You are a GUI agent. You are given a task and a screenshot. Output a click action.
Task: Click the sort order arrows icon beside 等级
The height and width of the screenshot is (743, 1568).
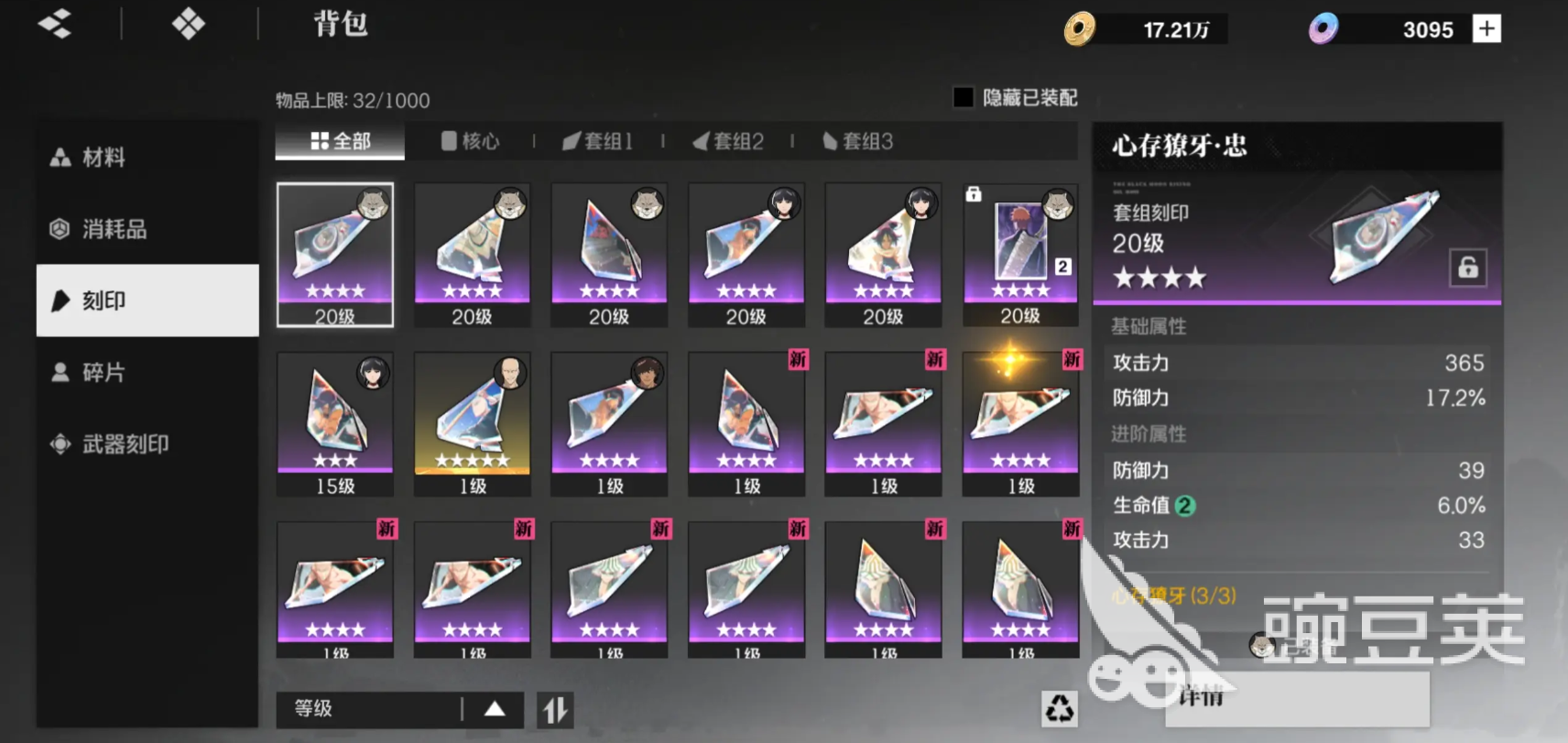pos(554,708)
